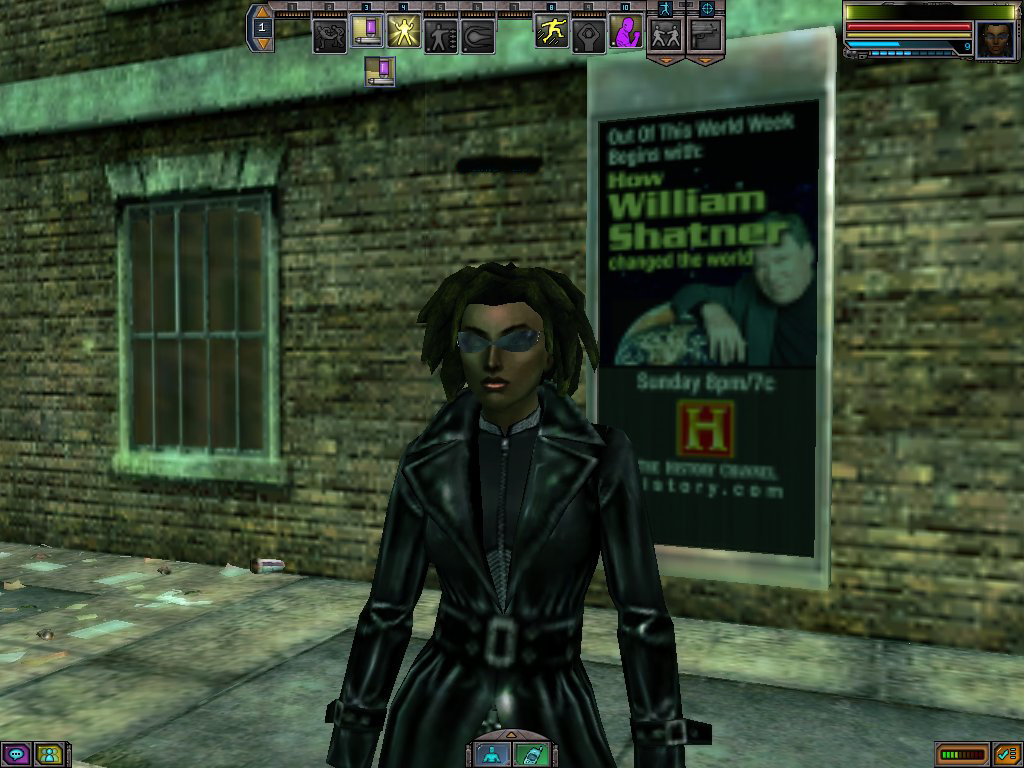Use the arms-overhead figure ability in slot 9
This screenshot has width=1024, height=768.
pos(588,36)
